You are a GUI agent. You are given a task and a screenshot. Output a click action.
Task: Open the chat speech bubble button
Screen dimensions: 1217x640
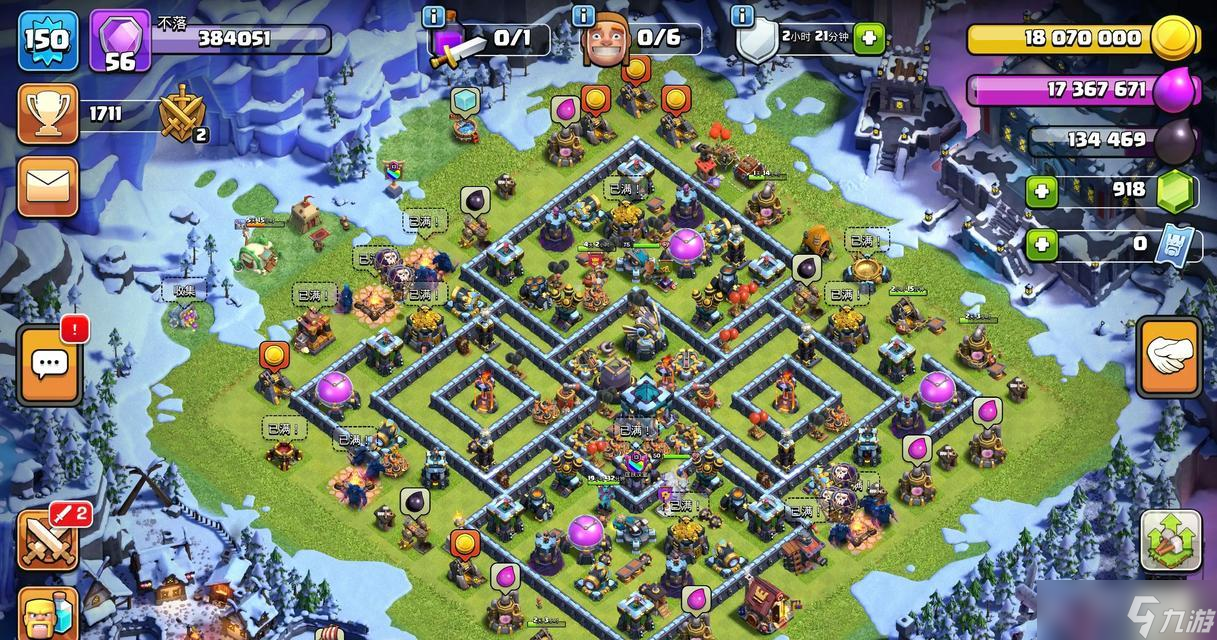click(47, 364)
